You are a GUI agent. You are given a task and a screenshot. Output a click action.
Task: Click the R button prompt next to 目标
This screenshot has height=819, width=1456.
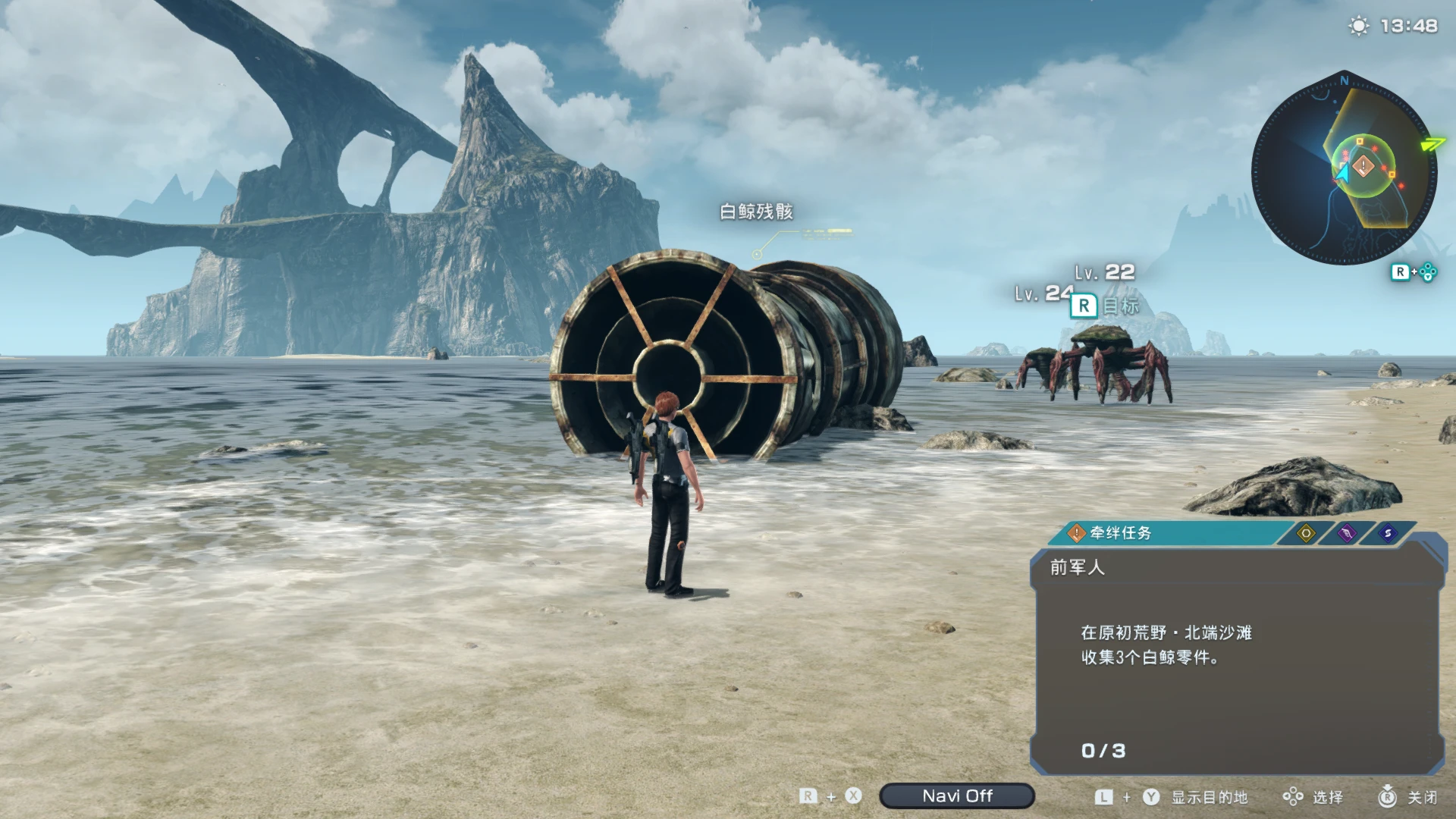(x=1084, y=306)
